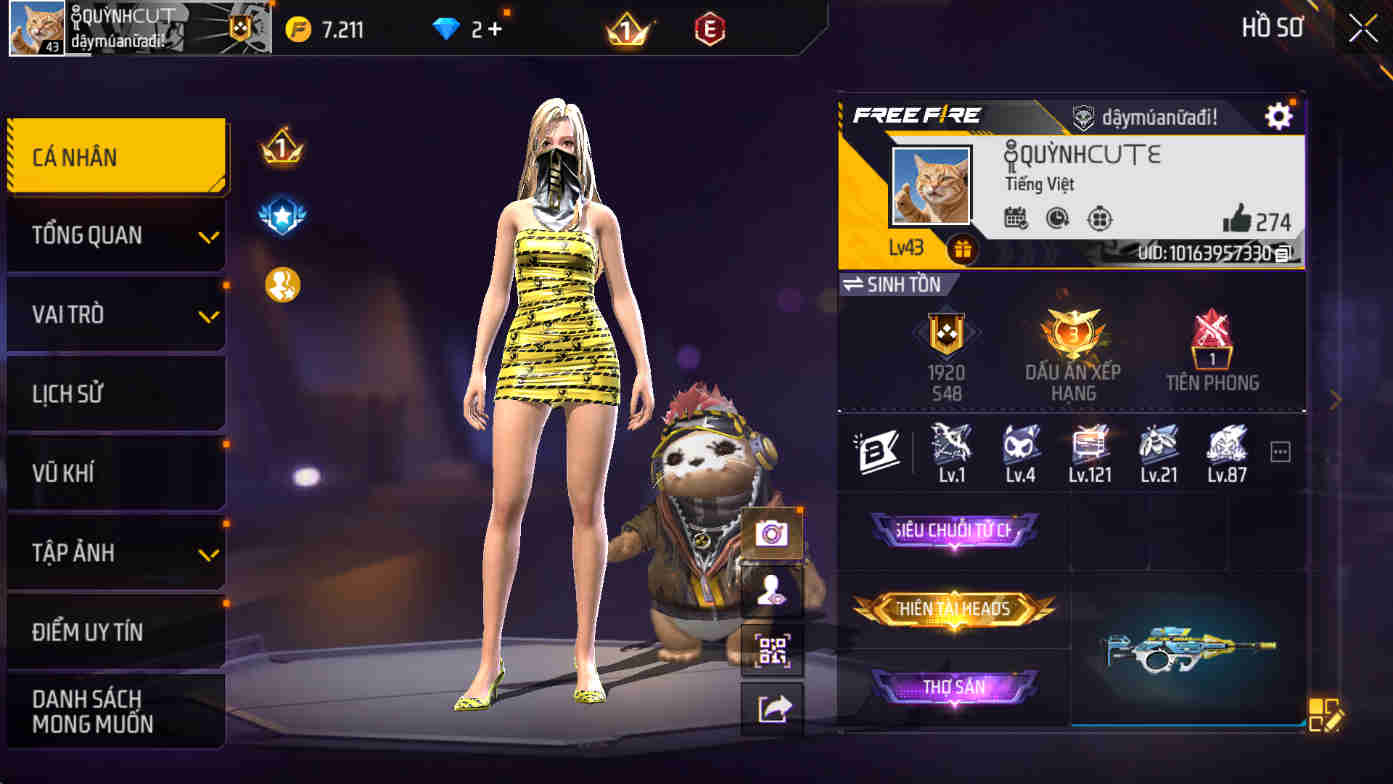Switch to the LỊCH SỬ tab

[x=116, y=393]
